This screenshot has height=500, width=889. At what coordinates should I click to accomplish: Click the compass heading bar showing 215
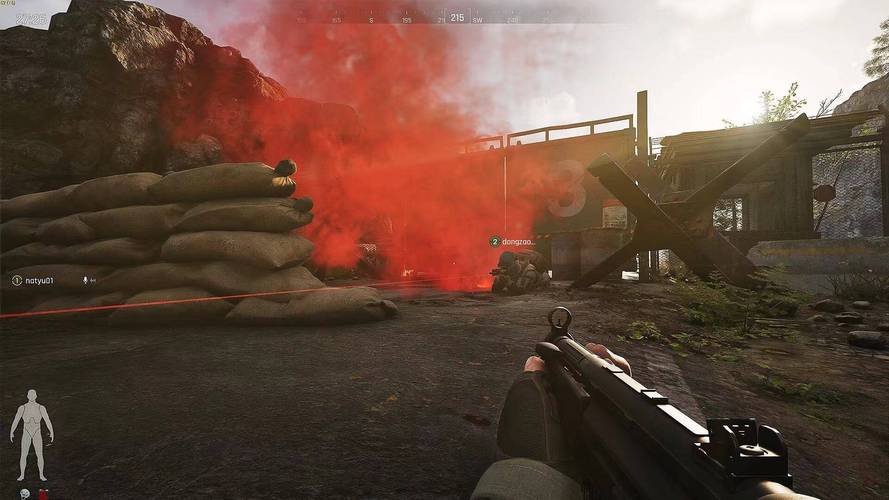pyautogui.click(x=456, y=17)
